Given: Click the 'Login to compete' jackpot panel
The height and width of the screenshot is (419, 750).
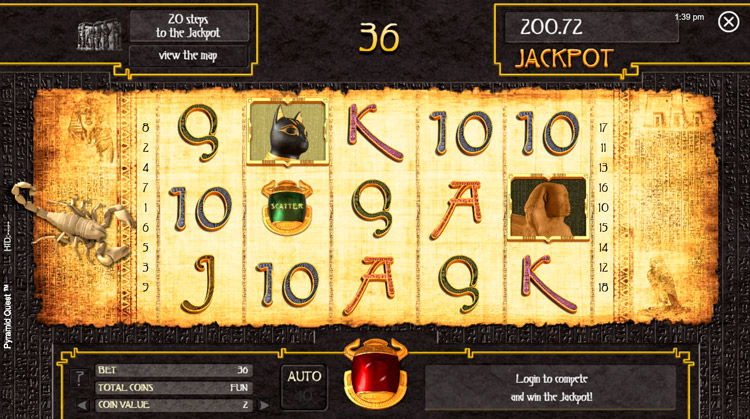Looking at the screenshot, I should 551,386.
